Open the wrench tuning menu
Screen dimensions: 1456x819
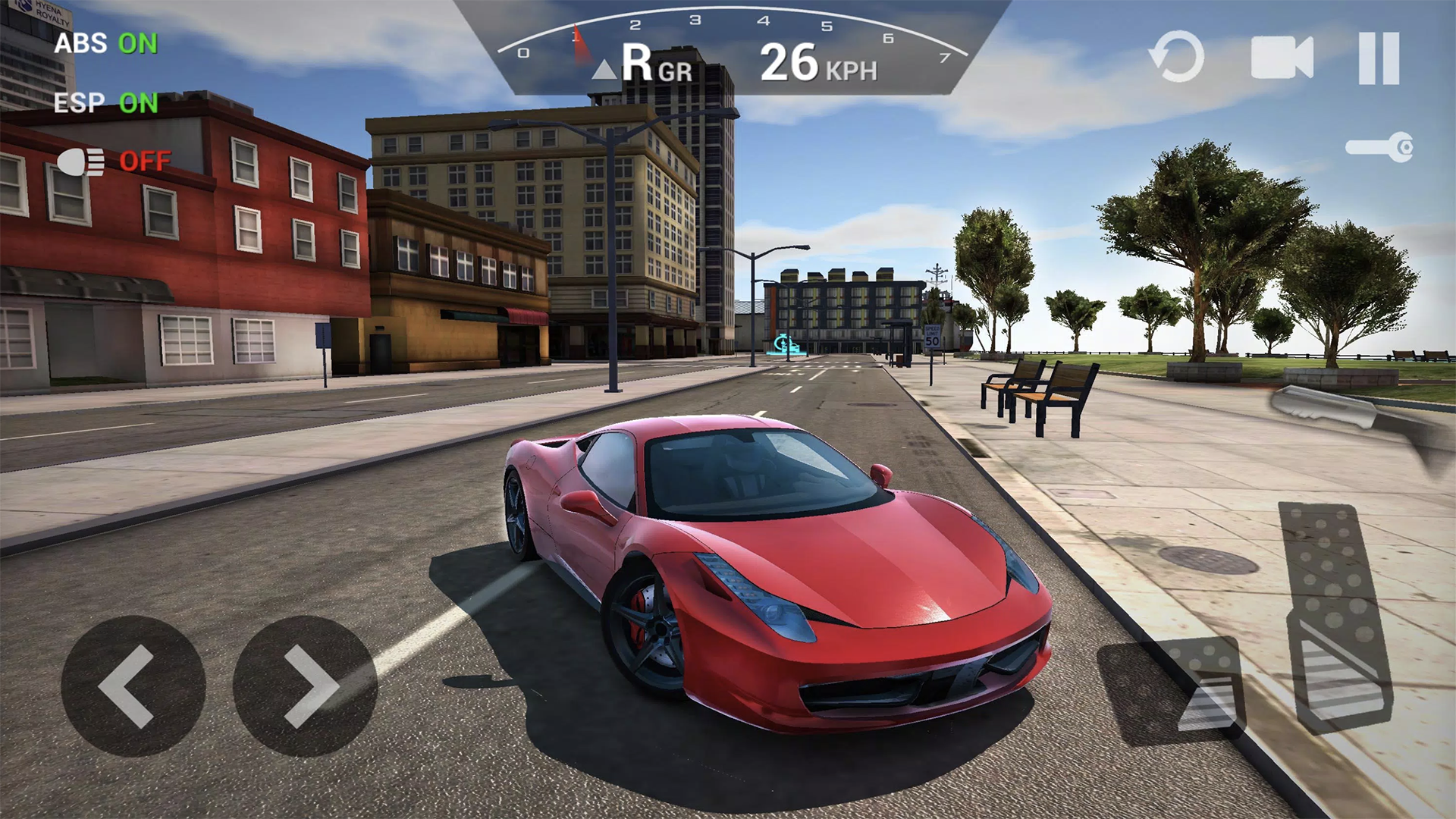(1379, 146)
